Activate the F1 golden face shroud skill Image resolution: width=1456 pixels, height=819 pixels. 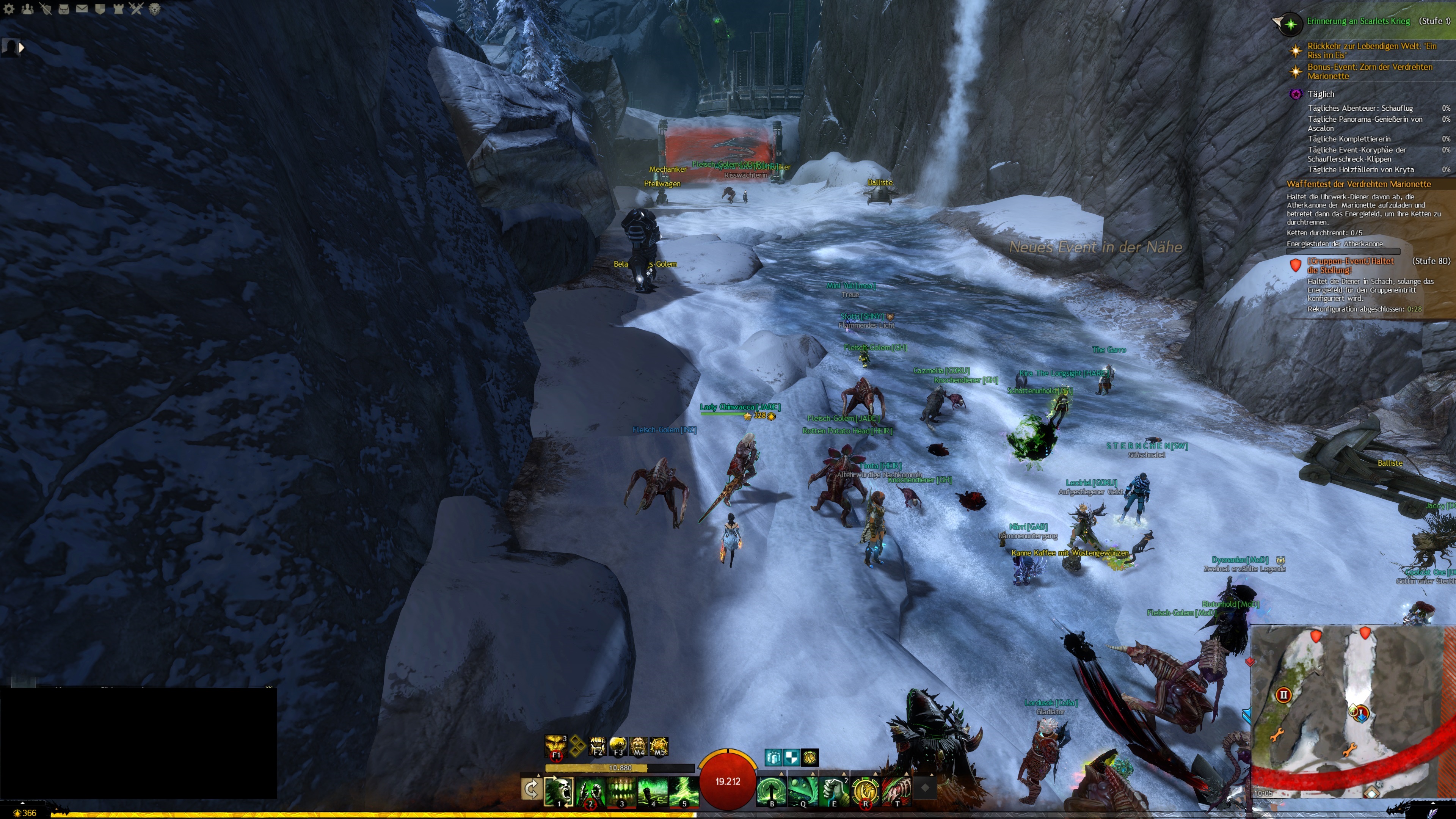[x=556, y=746]
